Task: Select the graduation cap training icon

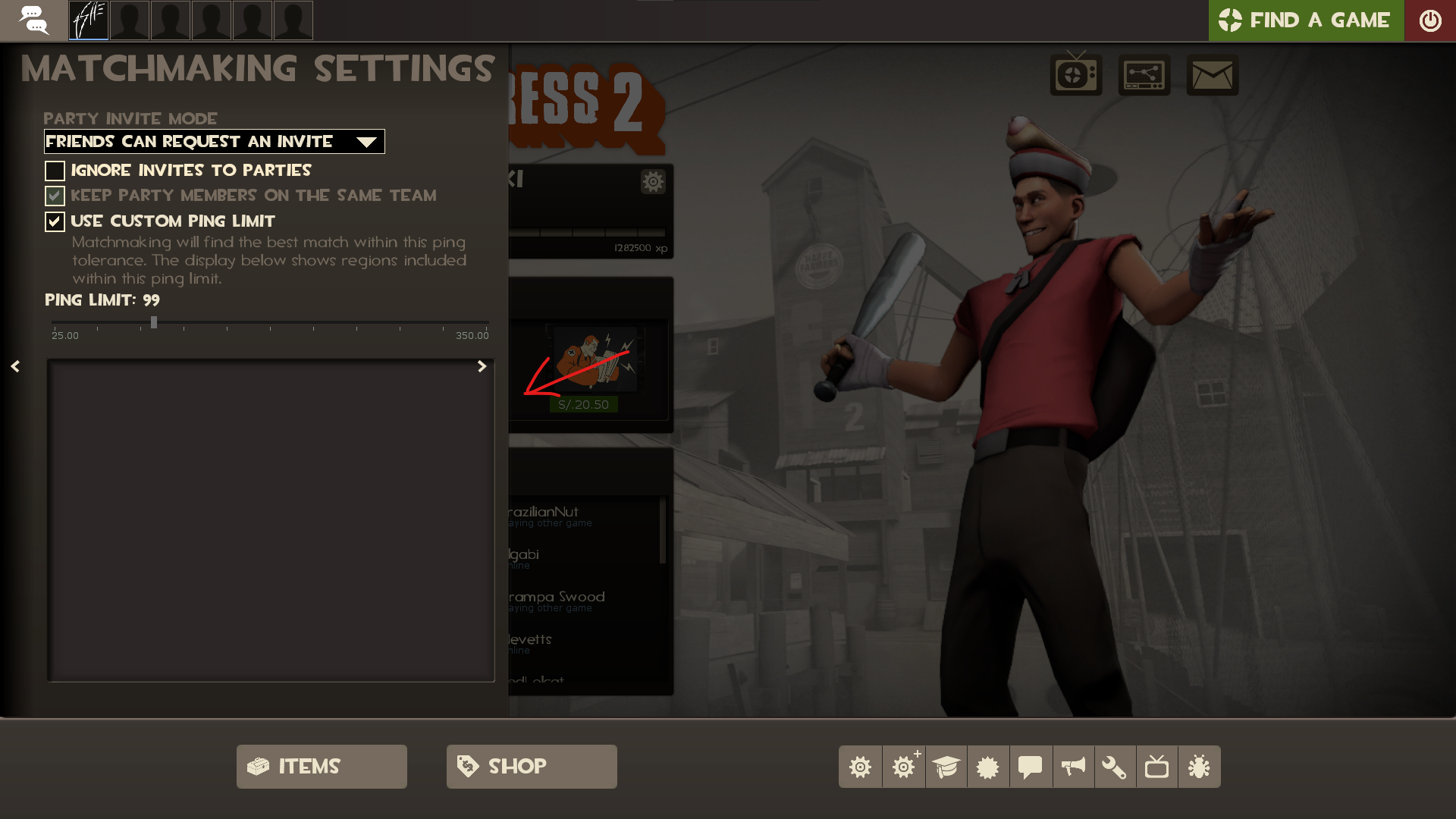Action: coord(945,766)
